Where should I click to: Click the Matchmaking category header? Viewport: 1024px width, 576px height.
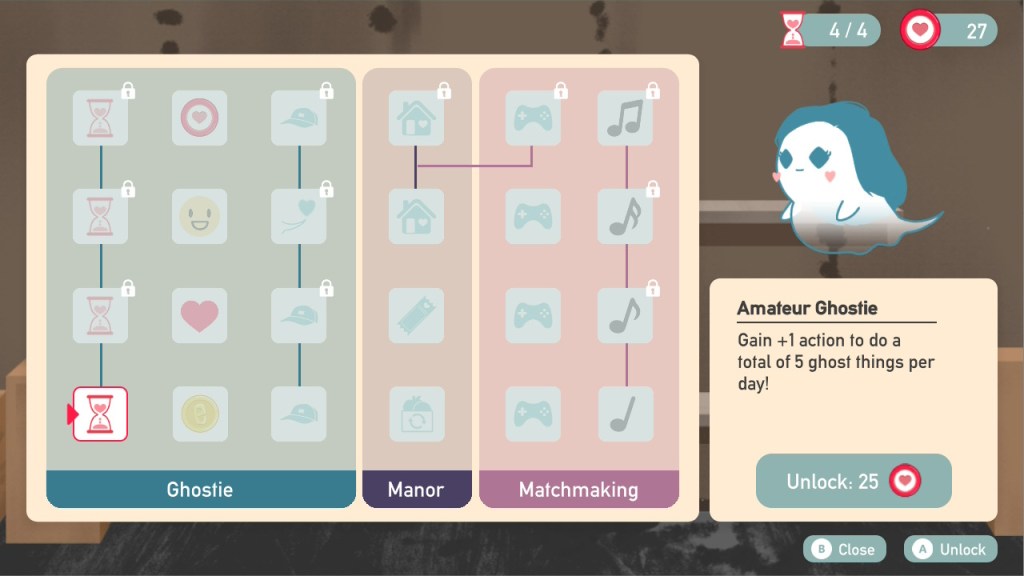coord(578,490)
